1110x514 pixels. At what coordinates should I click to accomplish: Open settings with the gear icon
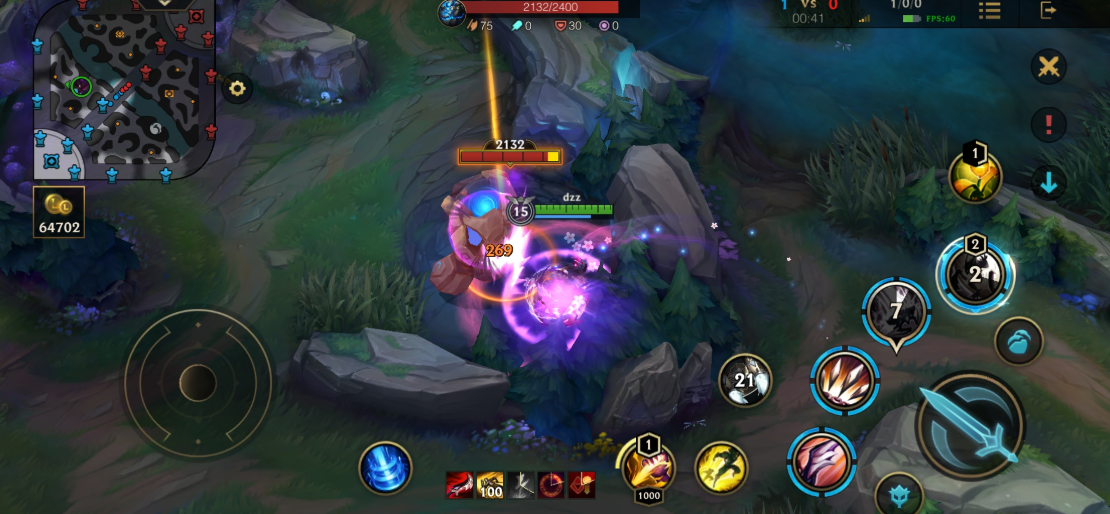[x=237, y=88]
